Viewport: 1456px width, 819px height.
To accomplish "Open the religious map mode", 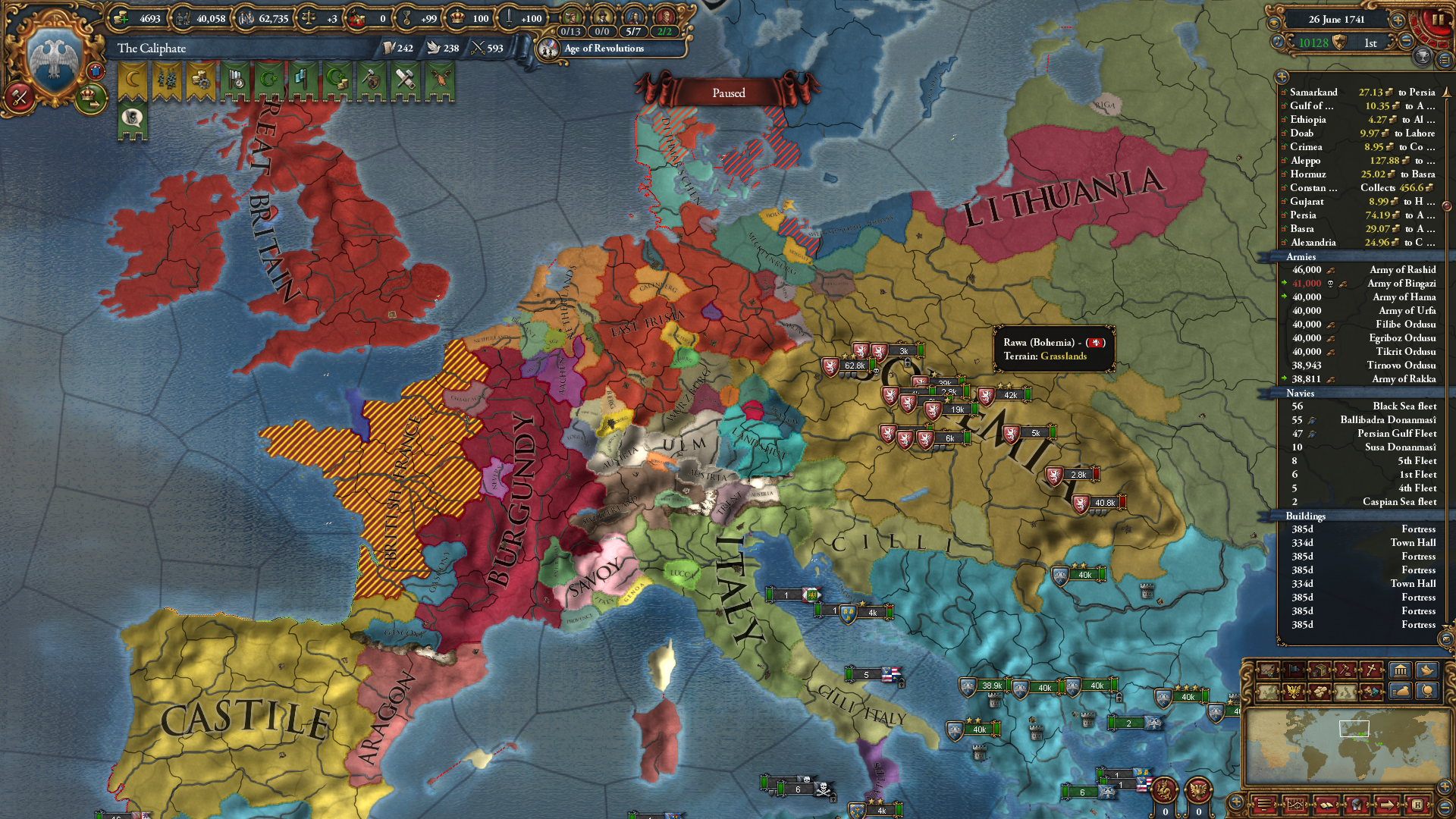I will 1369,671.
